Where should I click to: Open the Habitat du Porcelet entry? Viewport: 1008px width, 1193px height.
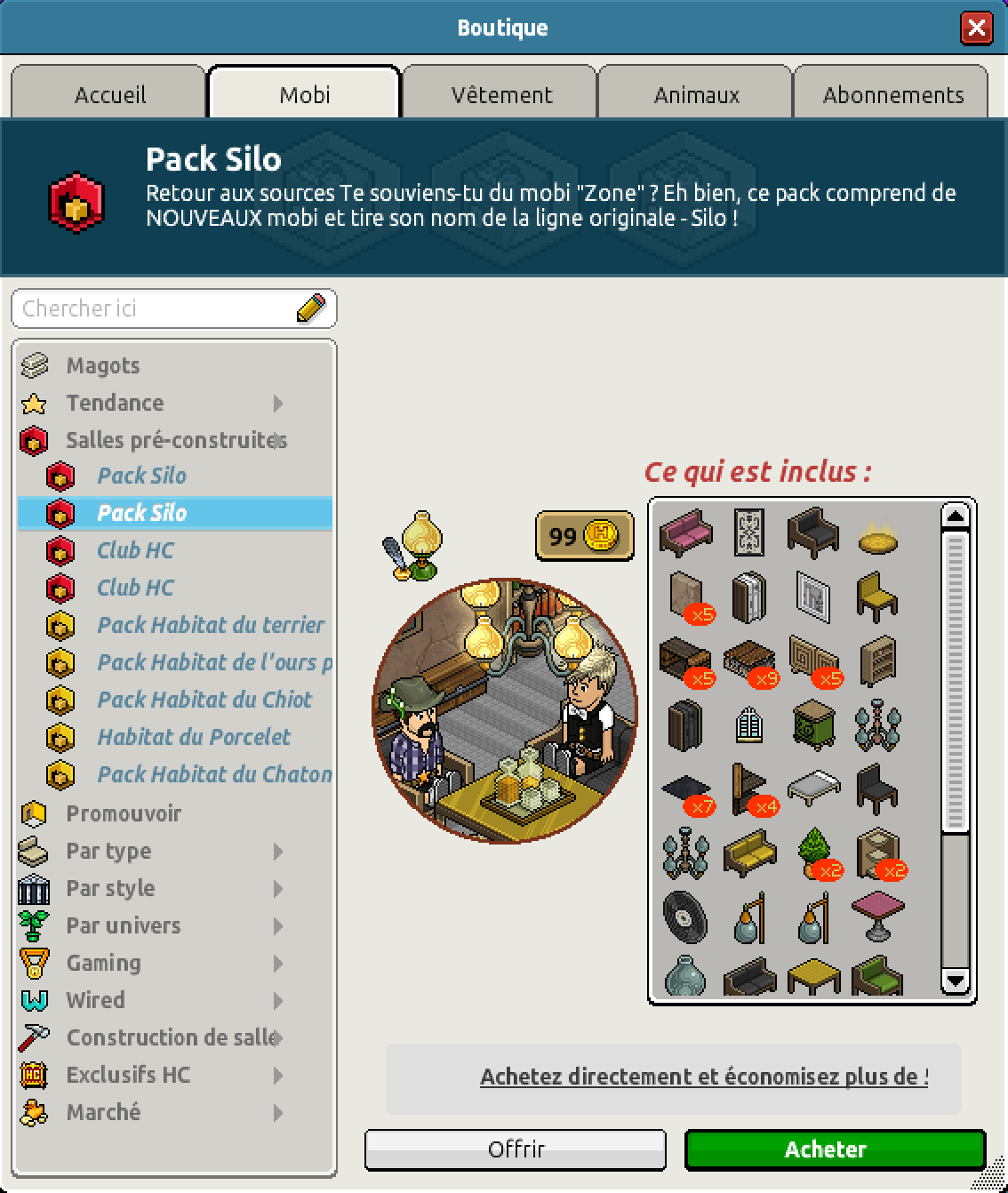[x=194, y=737]
